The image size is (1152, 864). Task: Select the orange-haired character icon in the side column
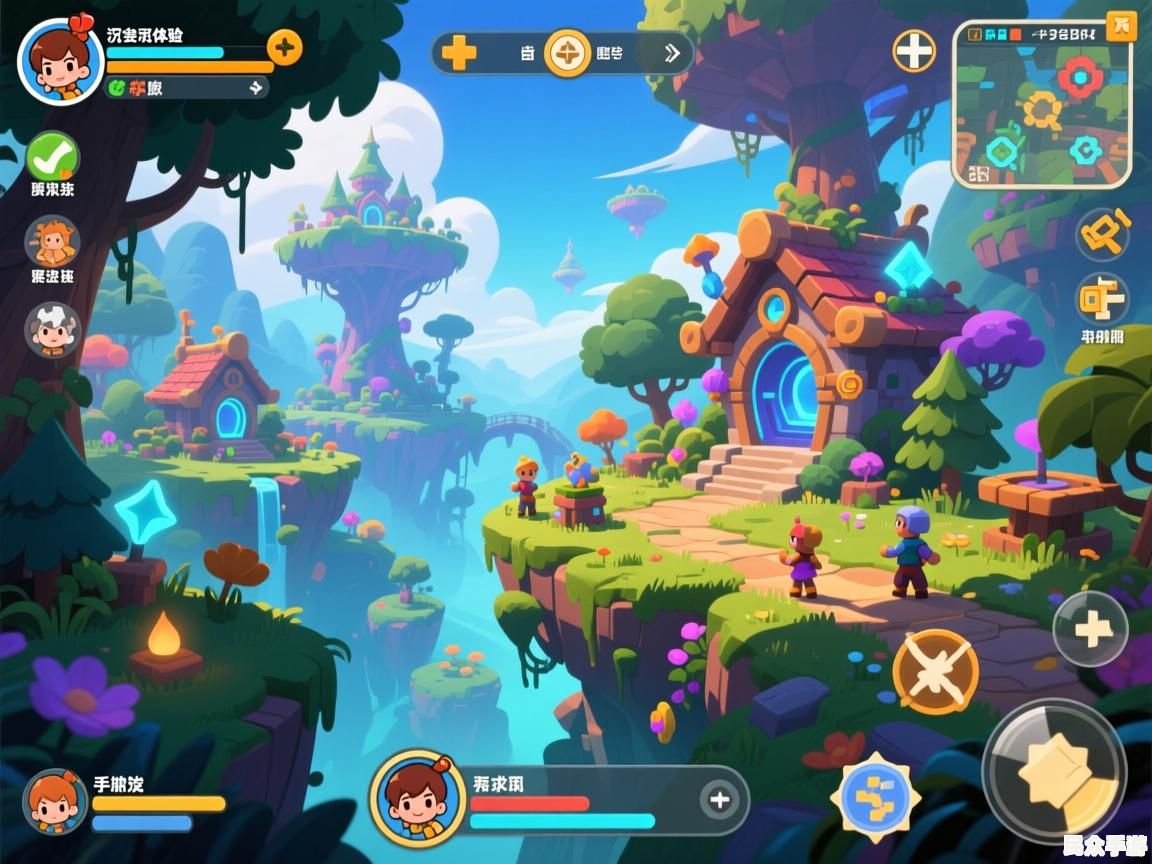pyautogui.click(x=51, y=243)
